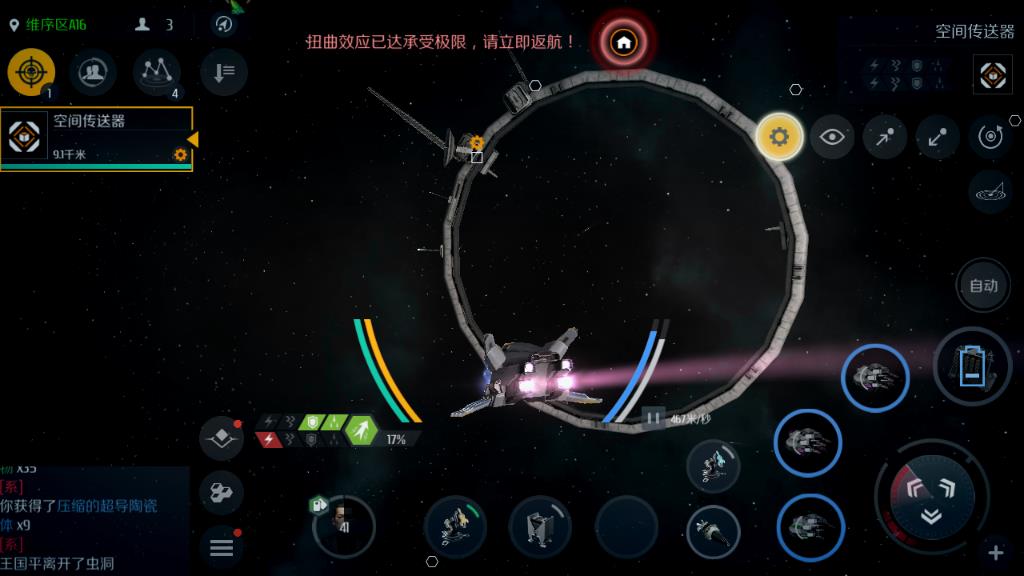This screenshot has height=576, width=1024.
Task: Tap the plus button in the corner
Action: pos(996,553)
